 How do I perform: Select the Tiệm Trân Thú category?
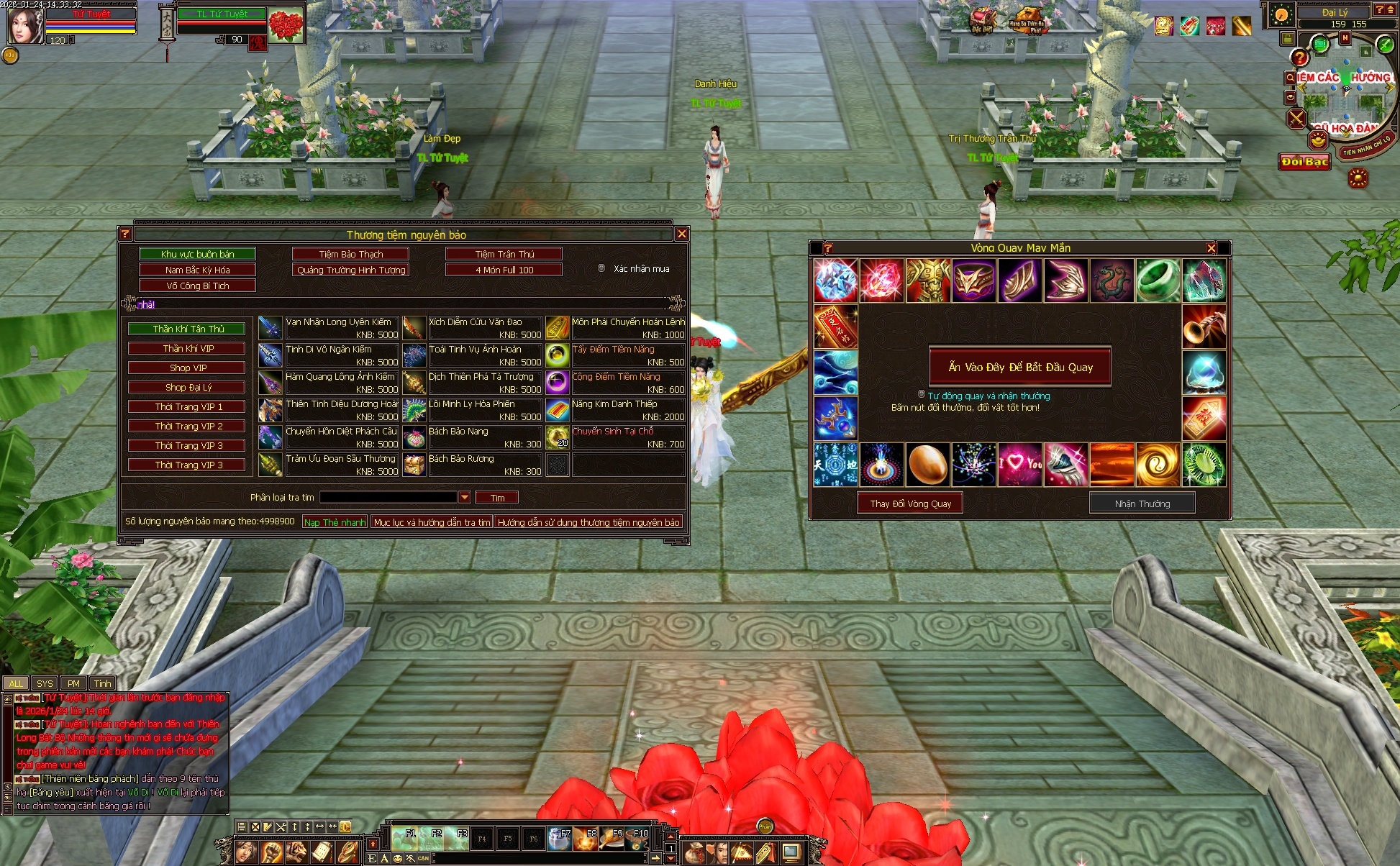504,254
